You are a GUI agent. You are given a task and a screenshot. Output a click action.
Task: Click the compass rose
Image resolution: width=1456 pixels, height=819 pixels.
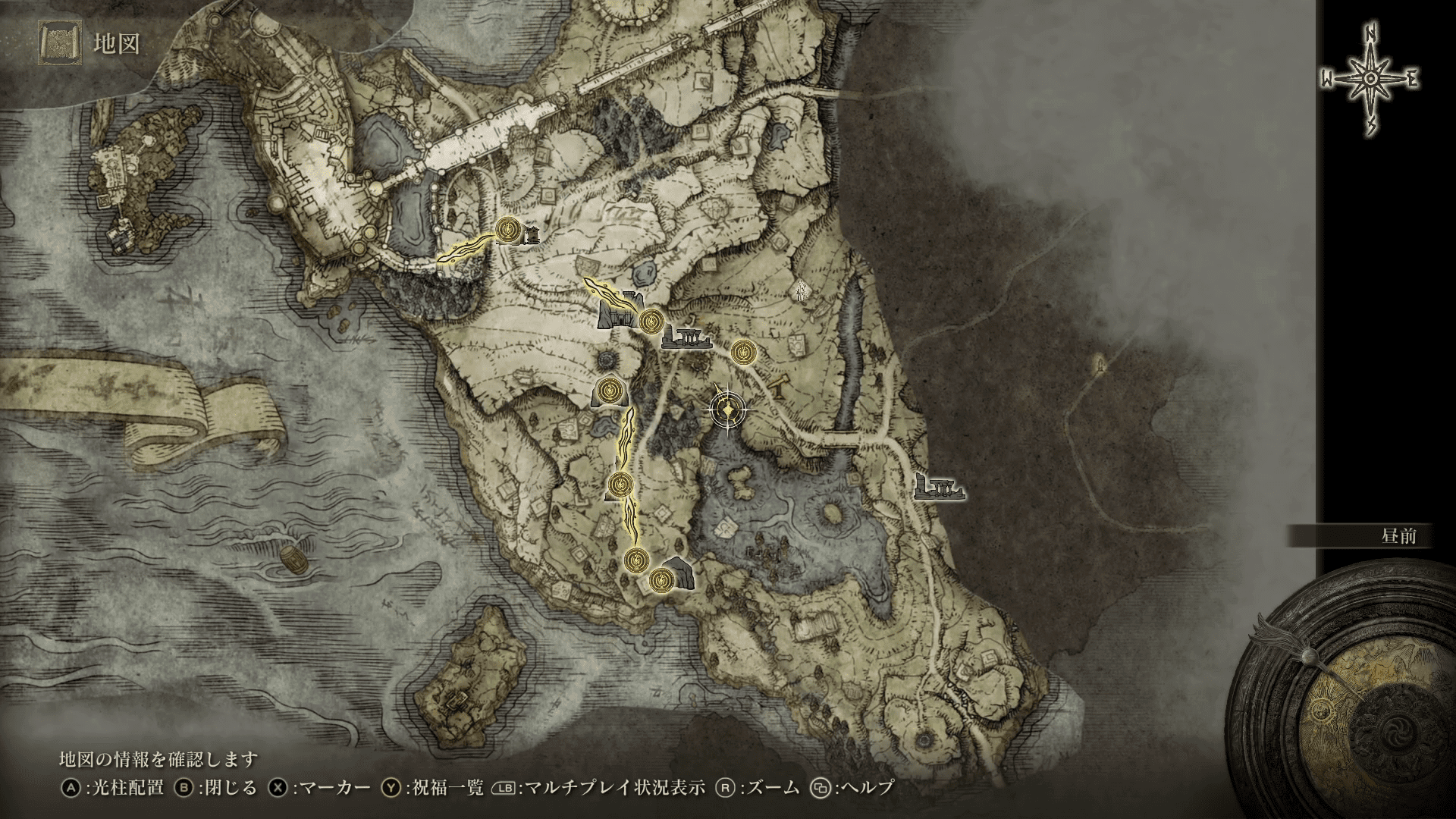[x=1370, y=80]
